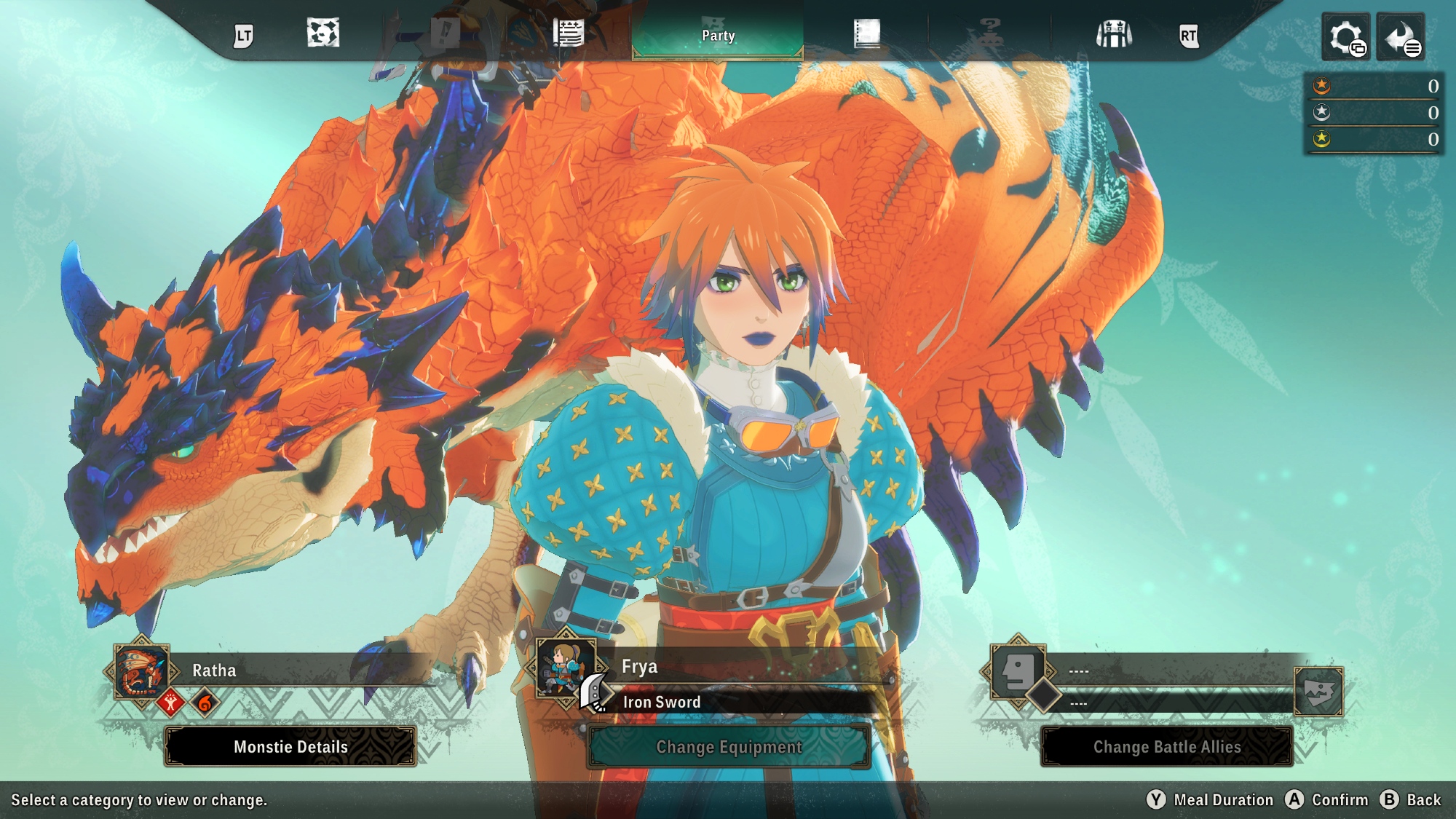Image resolution: width=1456 pixels, height=819 pixels.
Task: Click the return arrow menu button
Action: (x=1401, y=36)
